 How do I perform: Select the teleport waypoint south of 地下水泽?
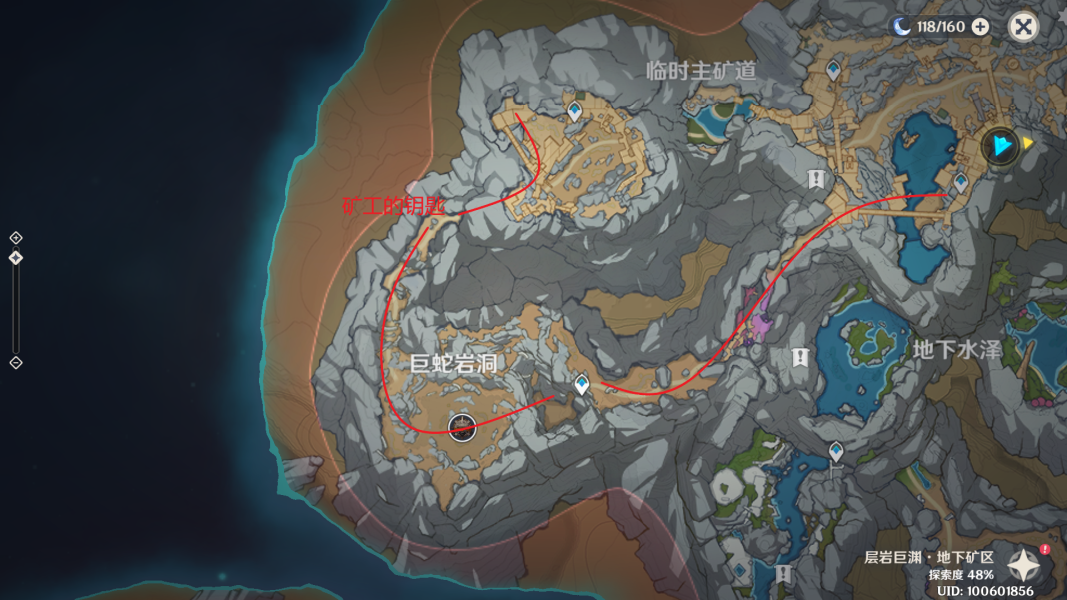tap(836, 452)
